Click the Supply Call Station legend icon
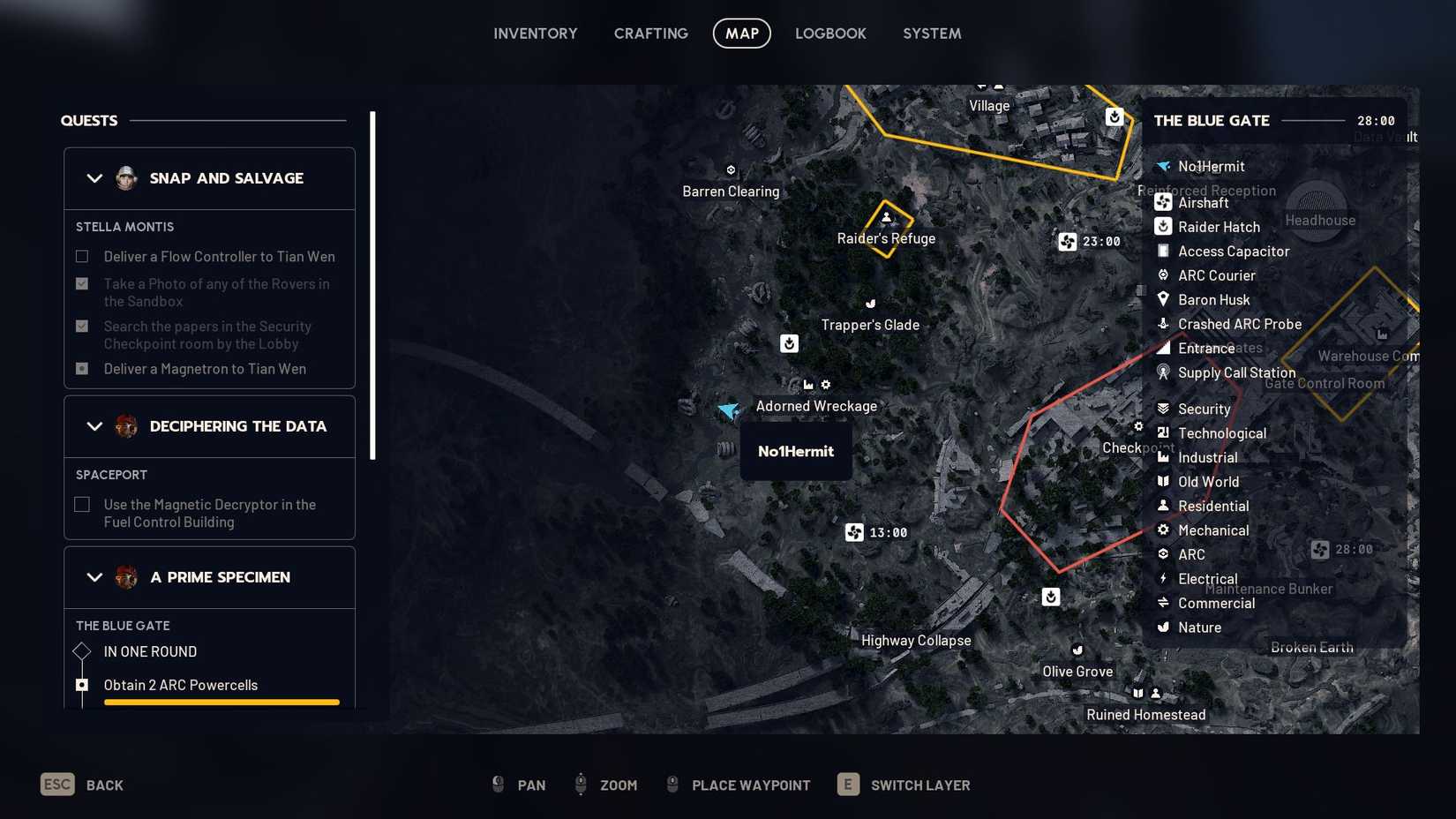Viewport: 1456px width, 819px height. 1161,372
